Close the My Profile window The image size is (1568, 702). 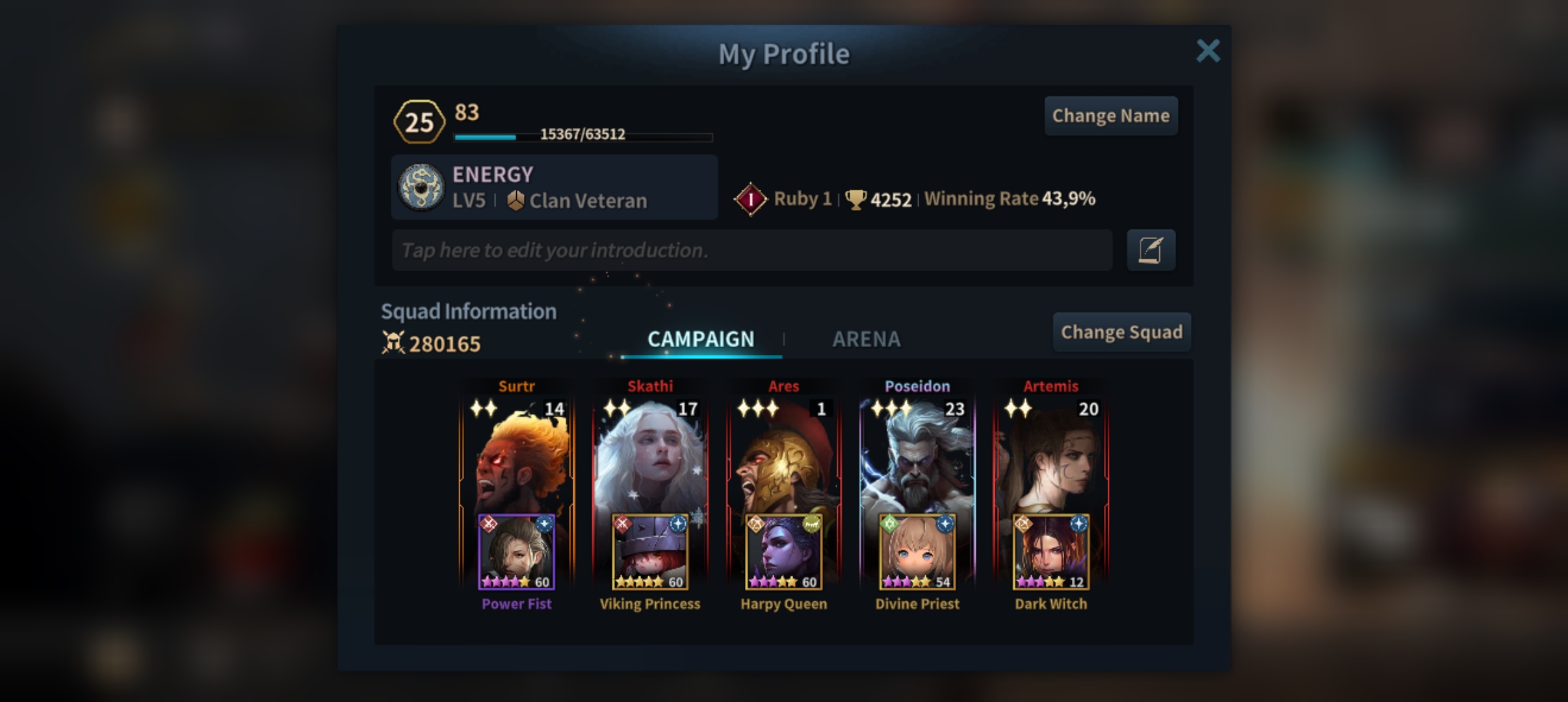(1208, 51)
